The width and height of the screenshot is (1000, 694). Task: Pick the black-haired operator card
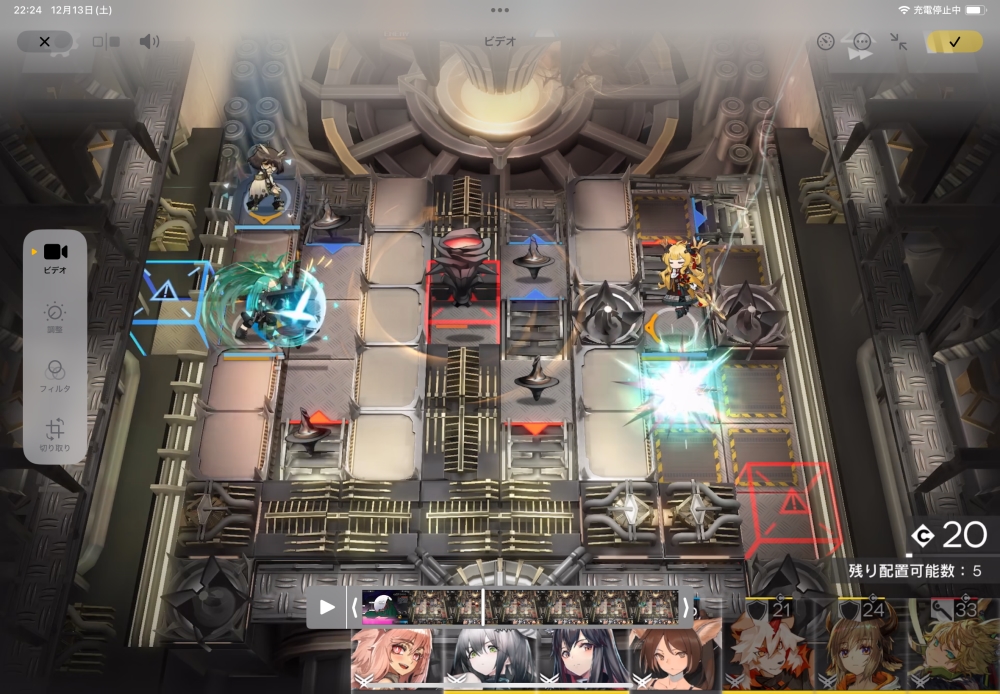click(x=584, y=659)
